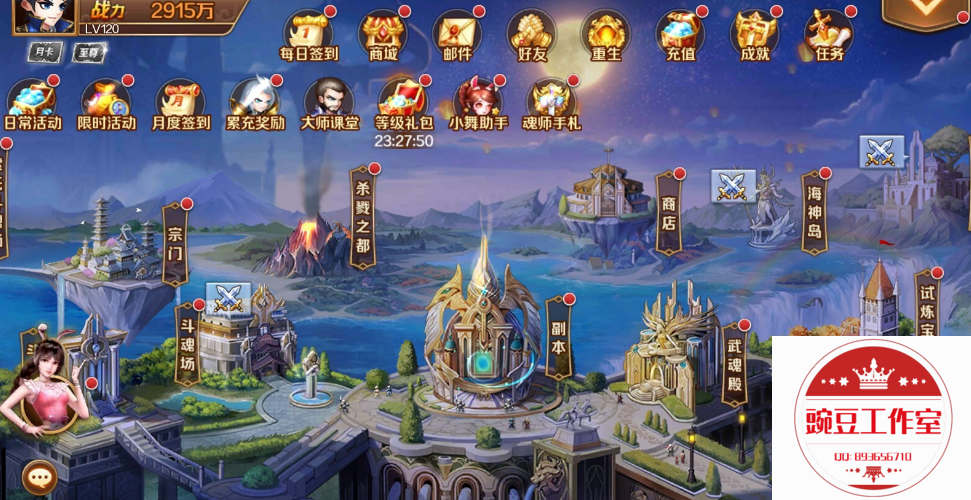Open 限时活动 limited-time events
Viewport: 971px width, 500px height.
click(107, 103)
